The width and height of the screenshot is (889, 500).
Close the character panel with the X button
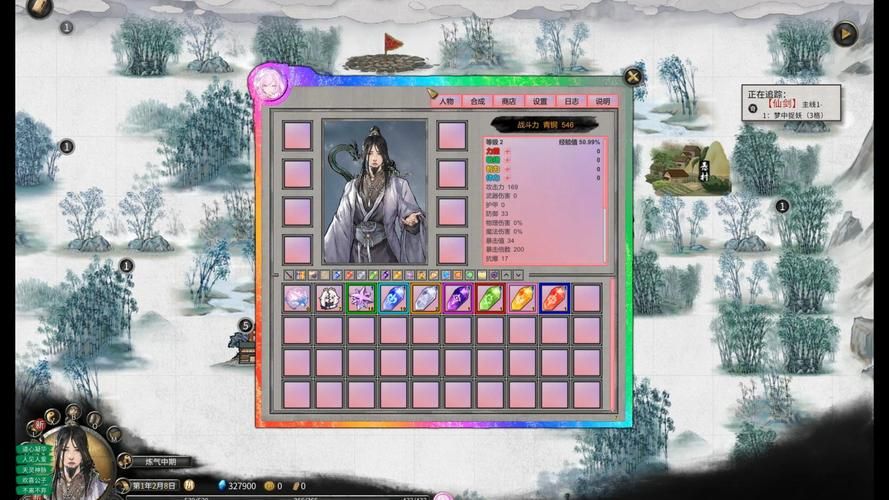click(632, 76)
